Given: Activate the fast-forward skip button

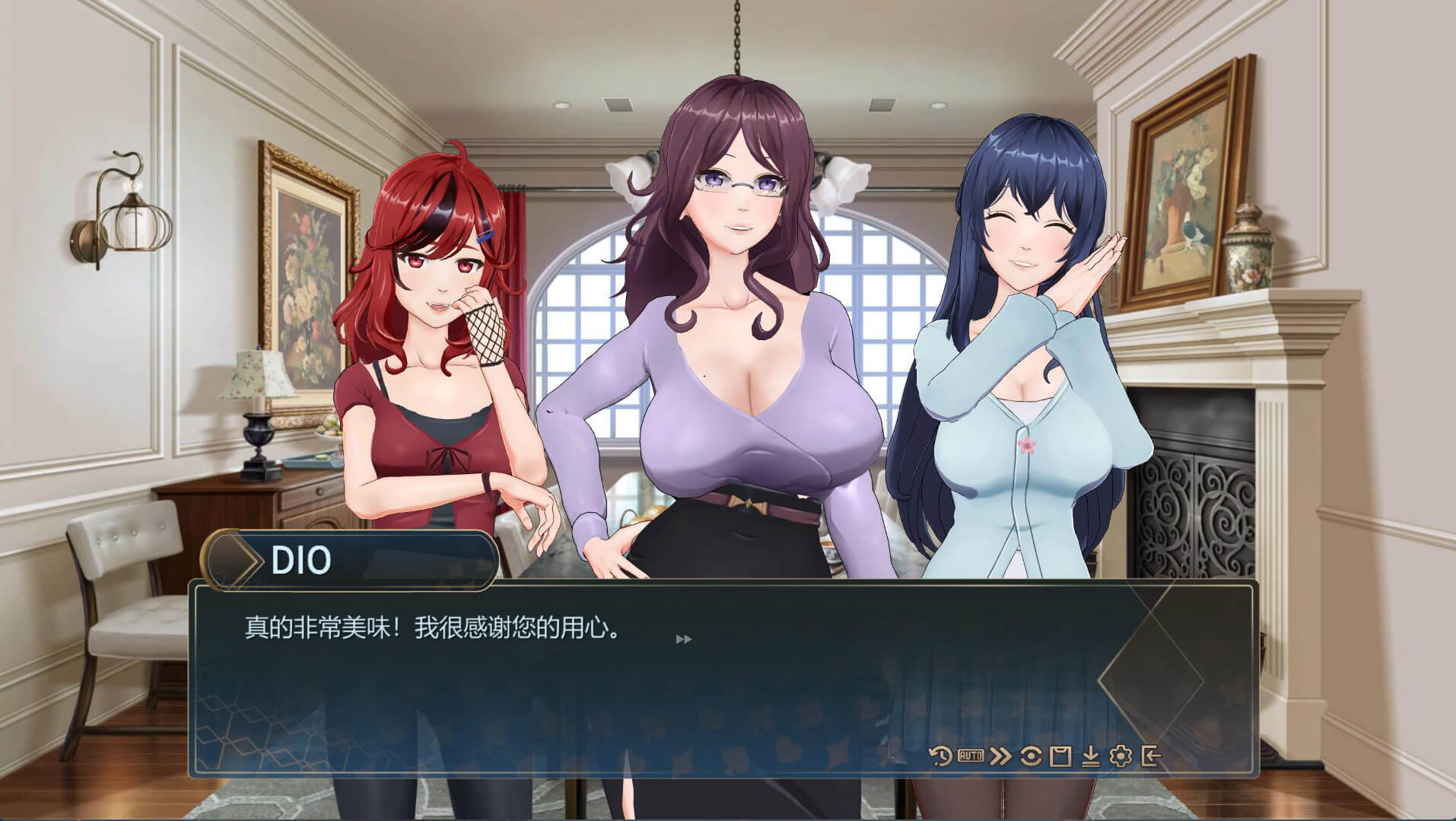Looking at the screenshot, I should pyautogui.click(x=1001, y=756).
